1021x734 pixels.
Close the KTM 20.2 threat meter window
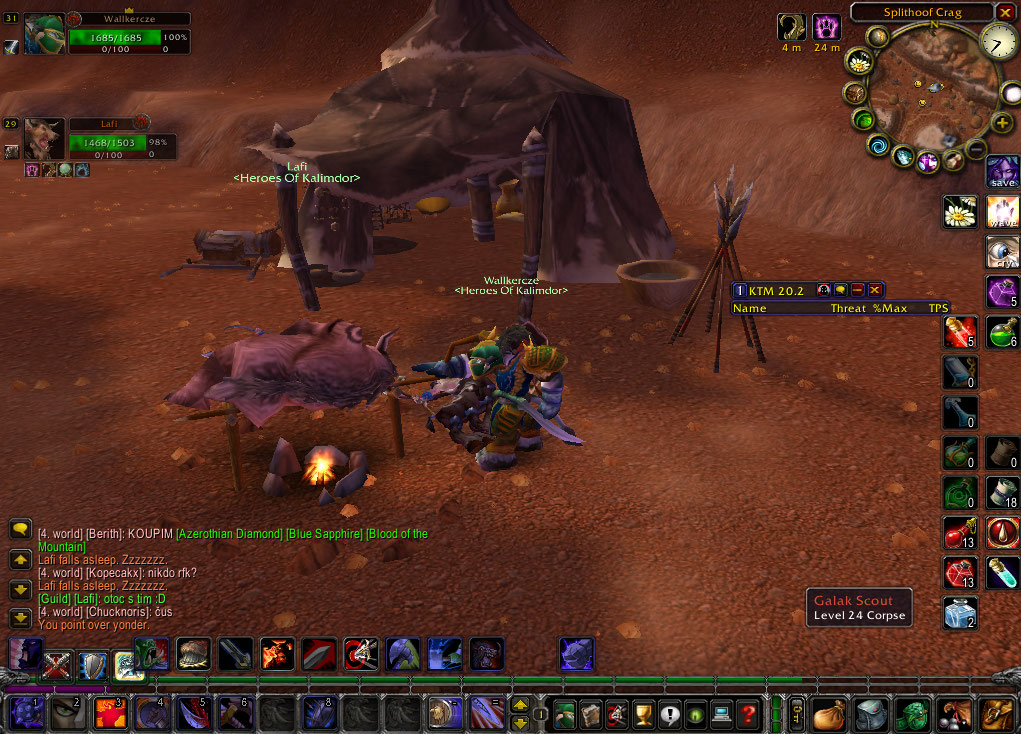(x=875, y=290)
